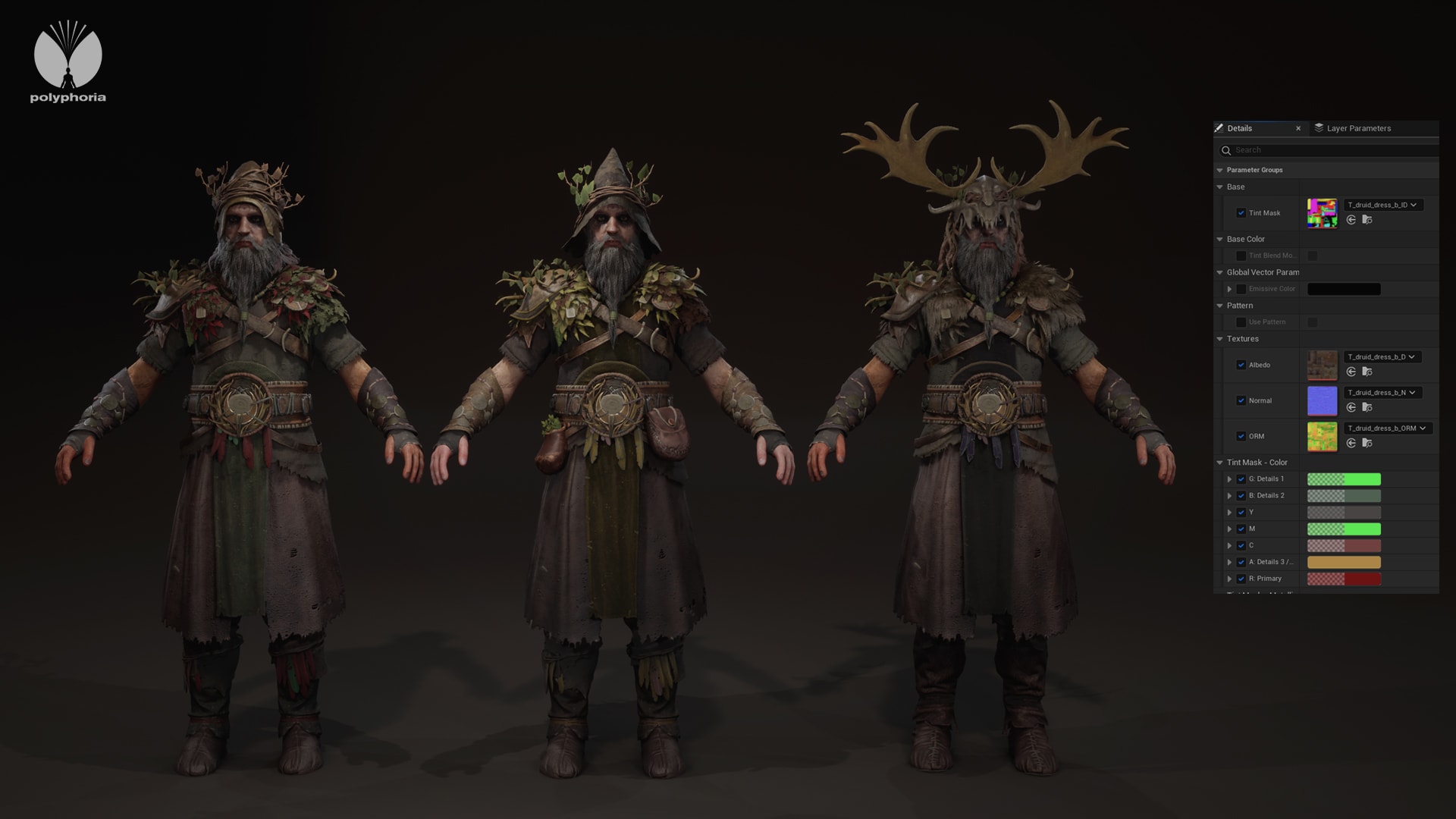This screenshot has width=1456, height=819.
Task: Click the use-selected-asset arrow icon beside Tint Mask
Action: (1351, 221)
